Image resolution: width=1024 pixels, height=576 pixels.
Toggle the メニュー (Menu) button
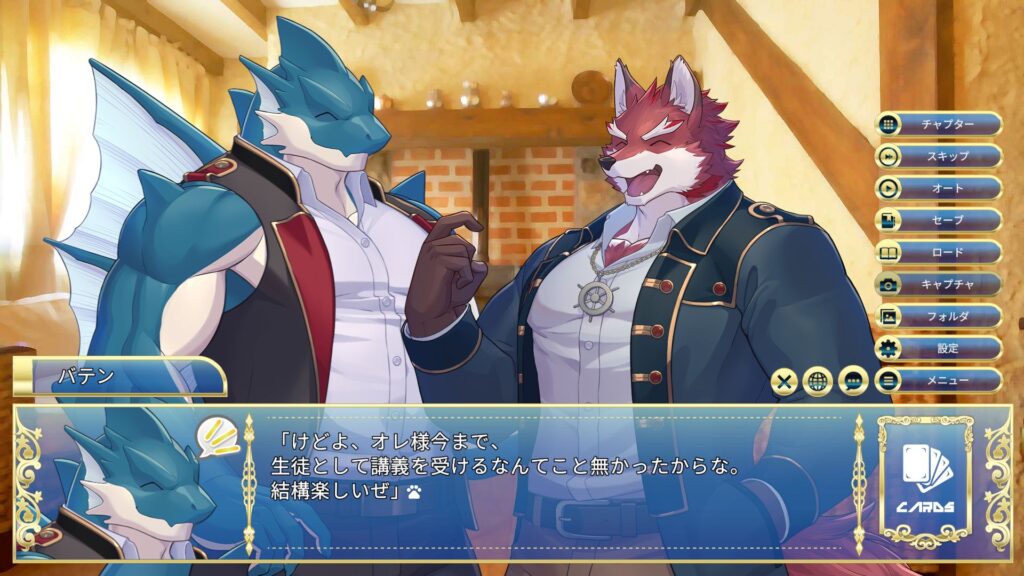pyautogui.click(x=939, y=380)
